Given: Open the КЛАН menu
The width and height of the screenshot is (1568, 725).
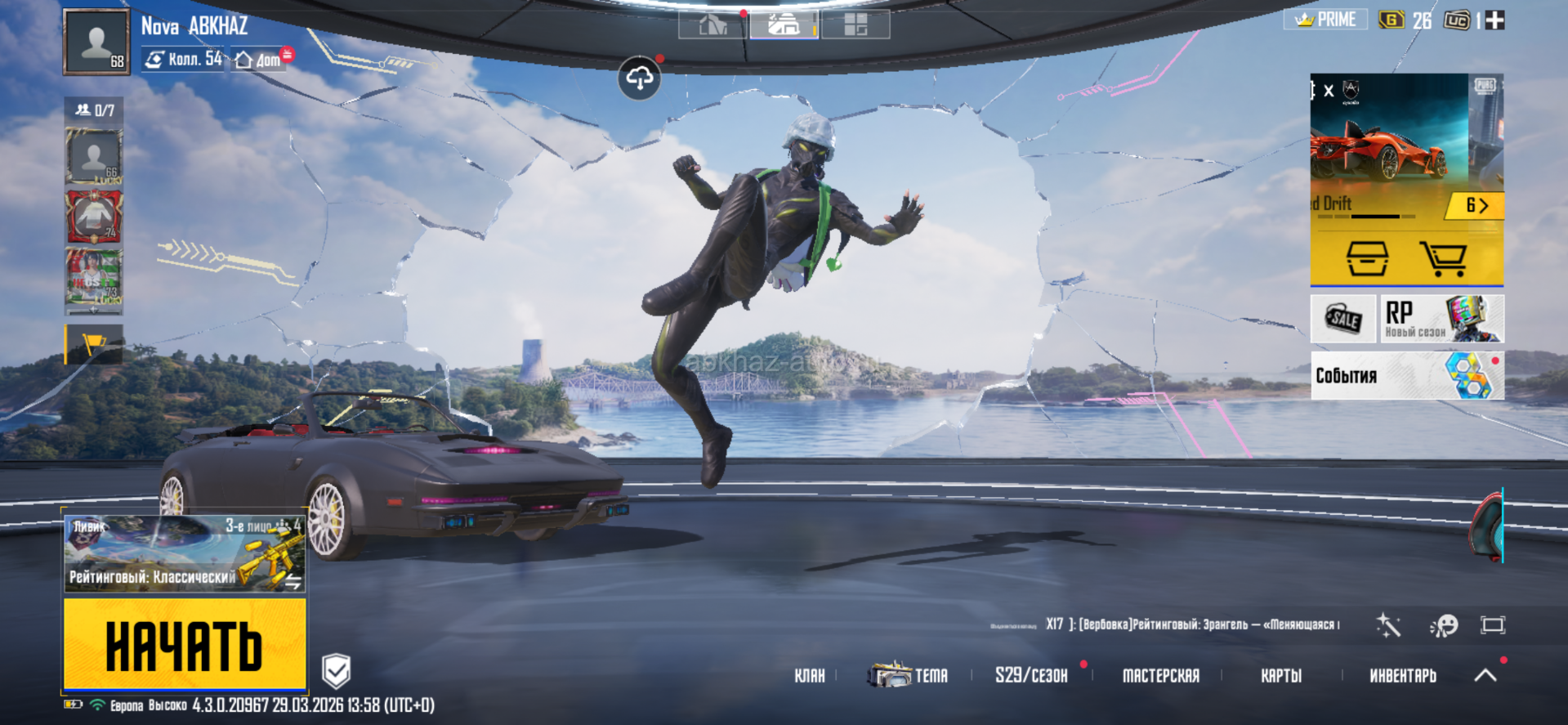Looking at the screenshot, I should pos(810,676).
